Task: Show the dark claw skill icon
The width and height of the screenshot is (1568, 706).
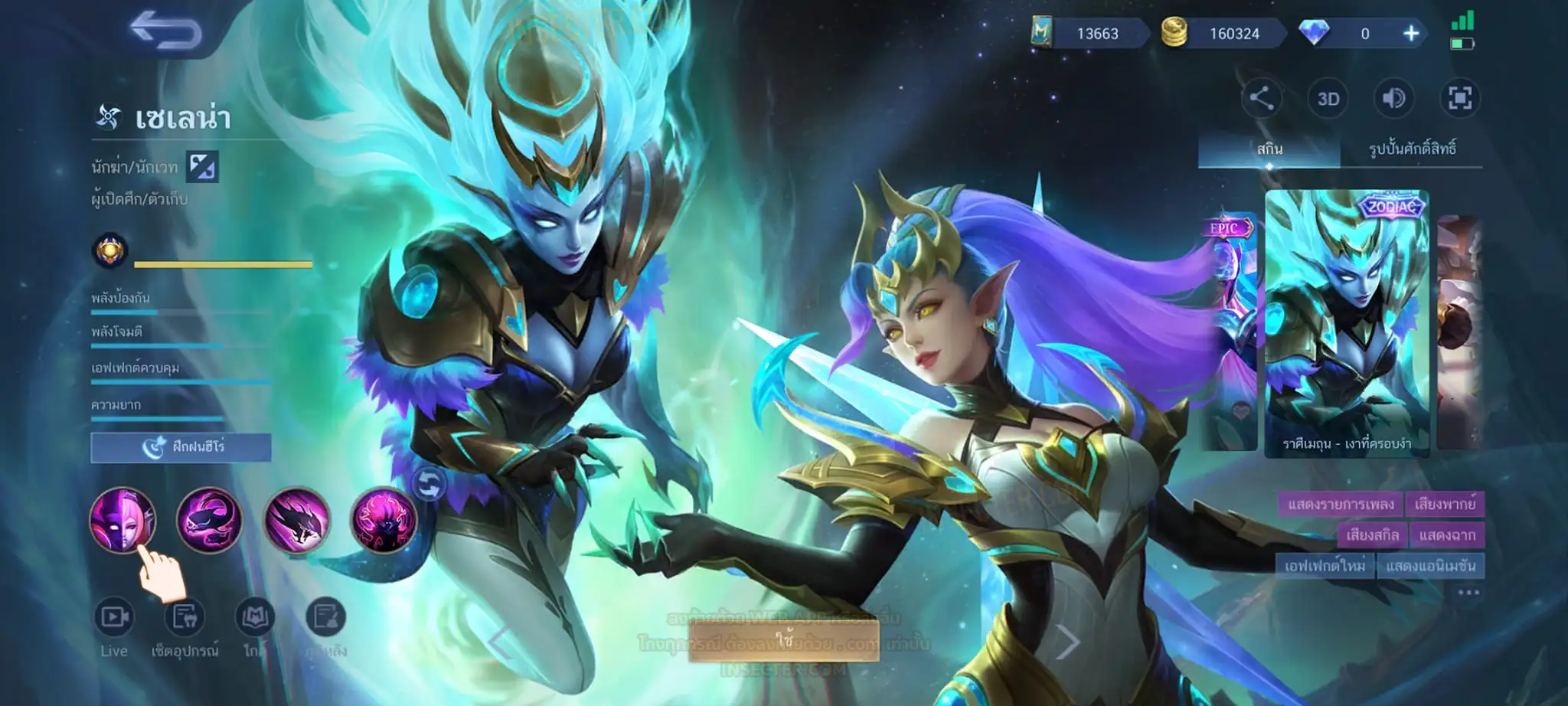Action: pos(296,520)
